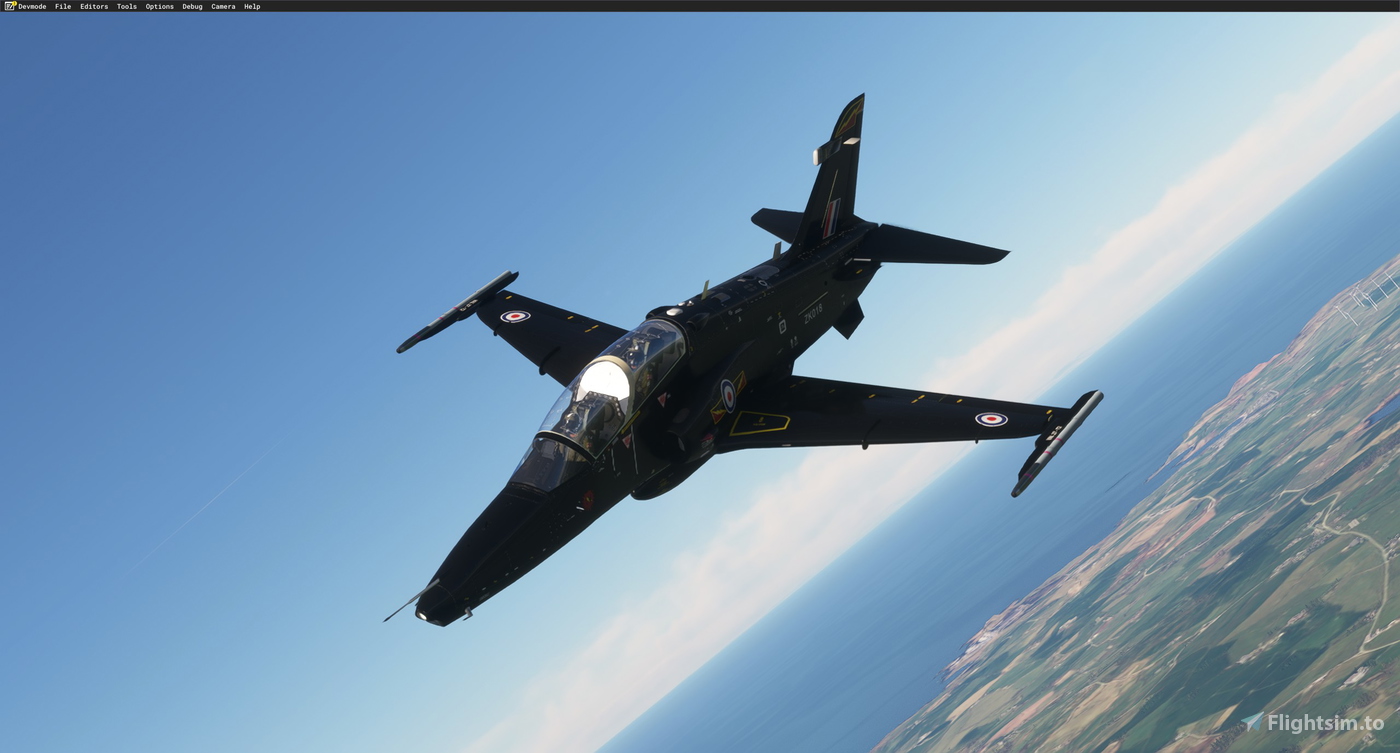Viewport: 1400px width, 753px height.
Task: Click the Devmode window icon top-left
Action: click(x=8, y=6)
